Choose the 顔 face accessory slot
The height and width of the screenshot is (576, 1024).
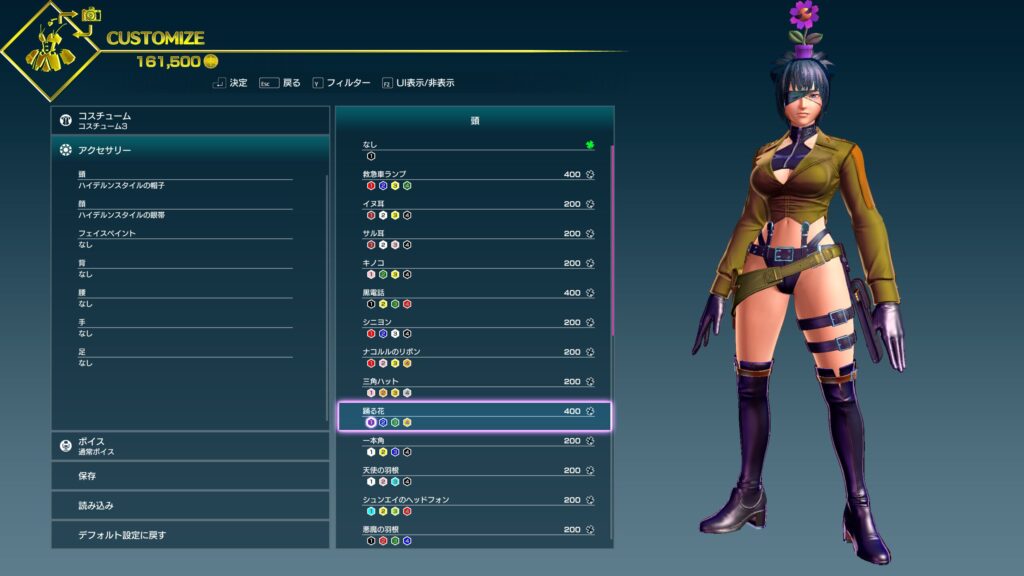[185, 209]
